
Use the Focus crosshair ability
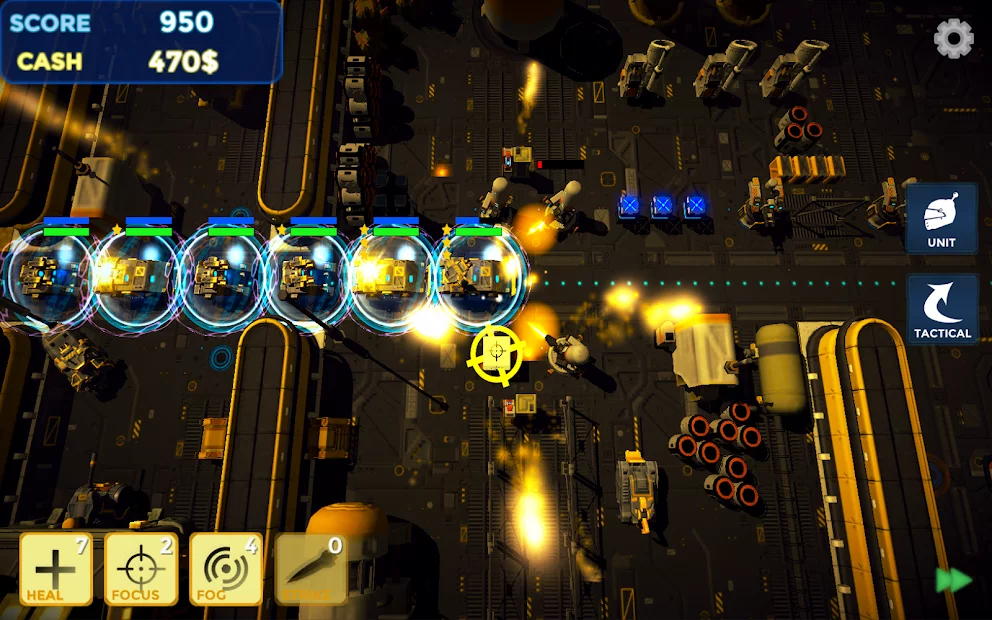(x=141, y=569)
